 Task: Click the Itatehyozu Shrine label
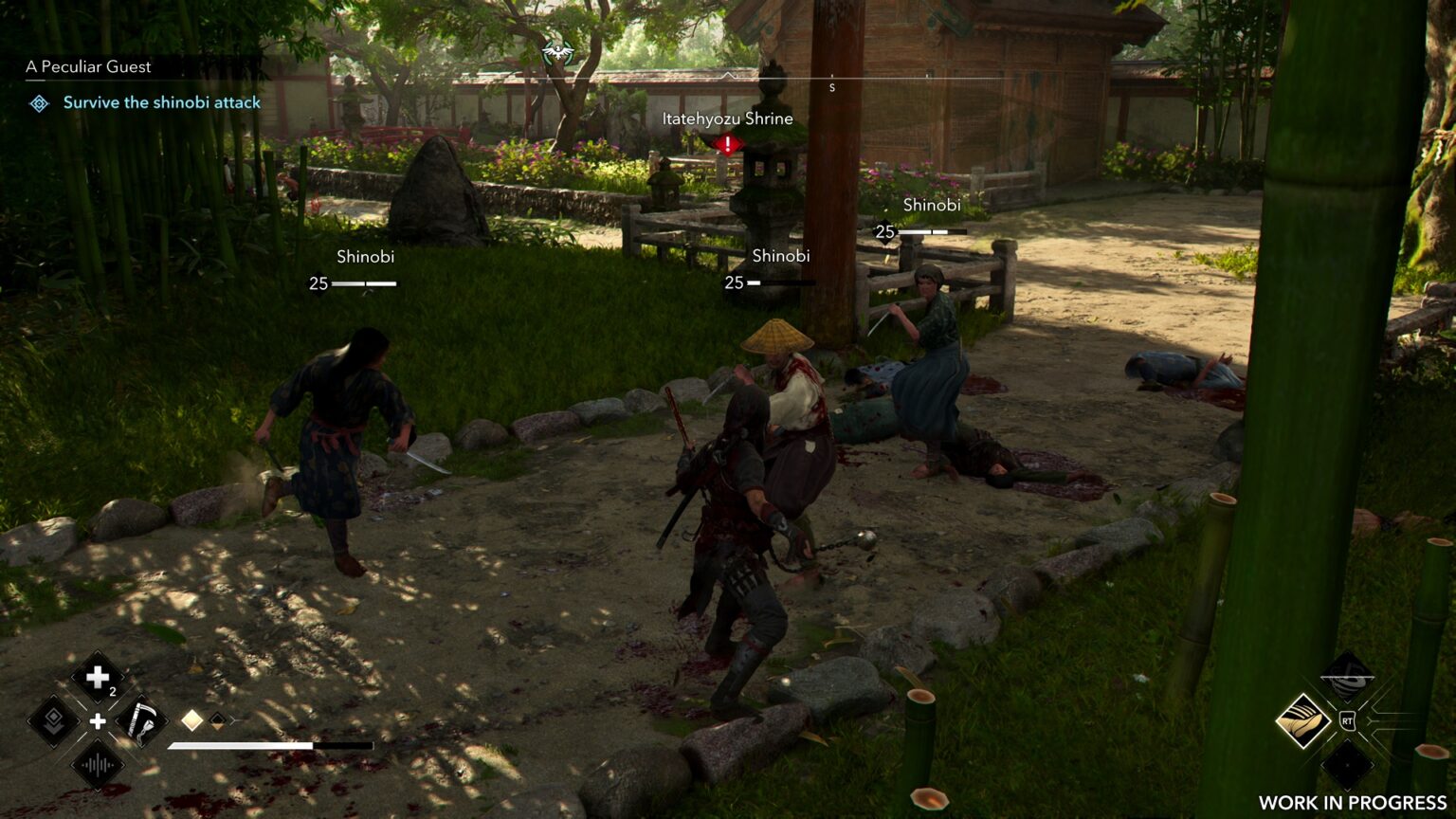click(726, 118)
